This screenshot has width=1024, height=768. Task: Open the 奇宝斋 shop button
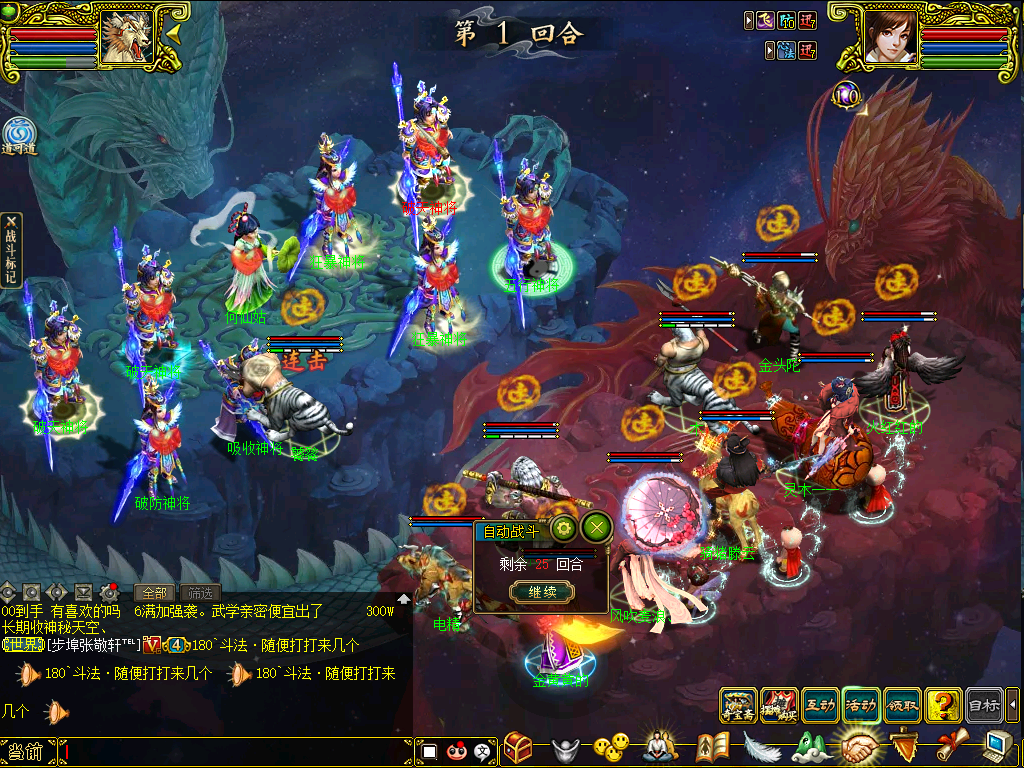click(x=738, y=705)
